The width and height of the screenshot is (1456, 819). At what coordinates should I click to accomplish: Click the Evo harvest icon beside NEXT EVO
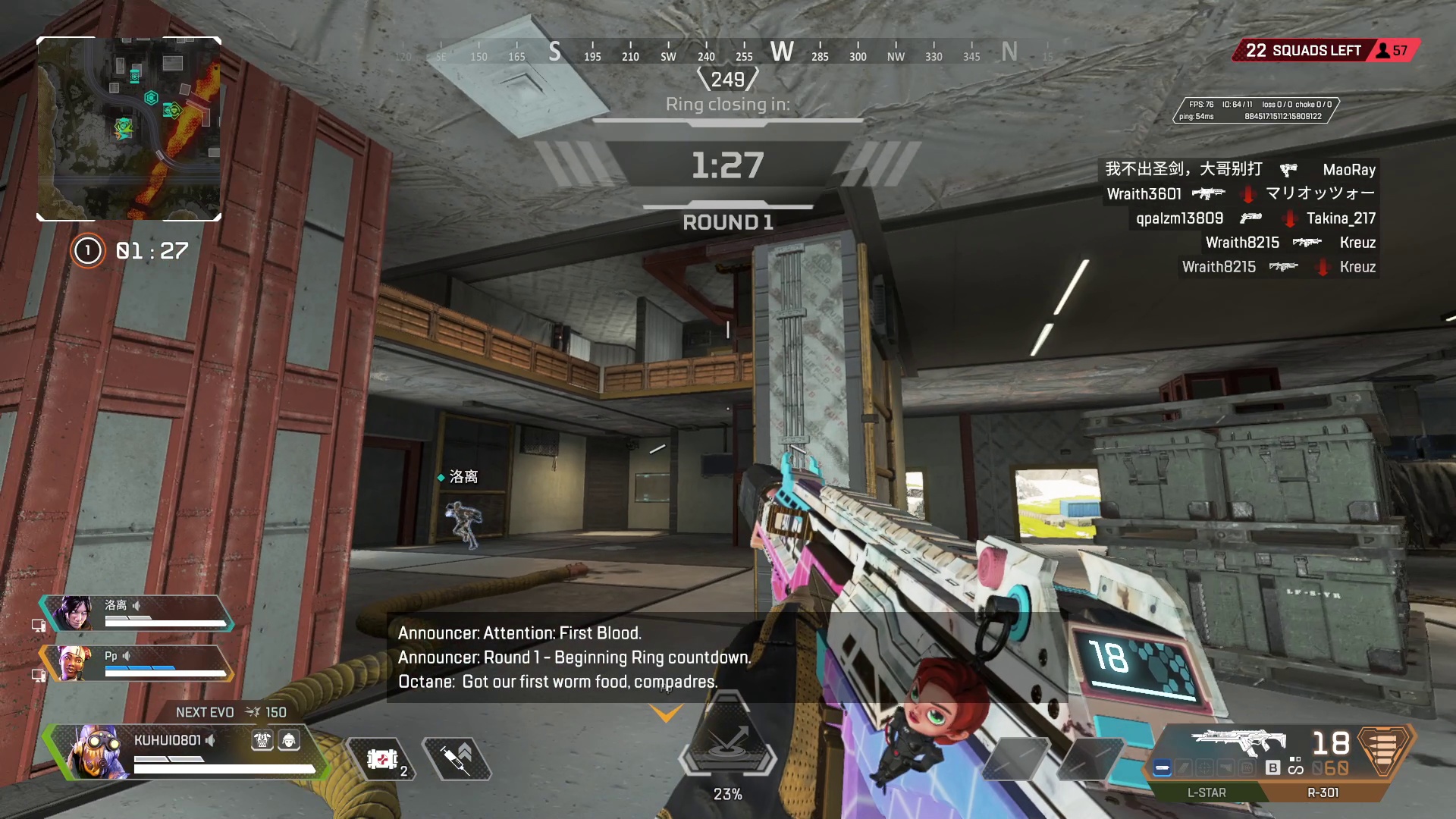[x=253, y=712]
